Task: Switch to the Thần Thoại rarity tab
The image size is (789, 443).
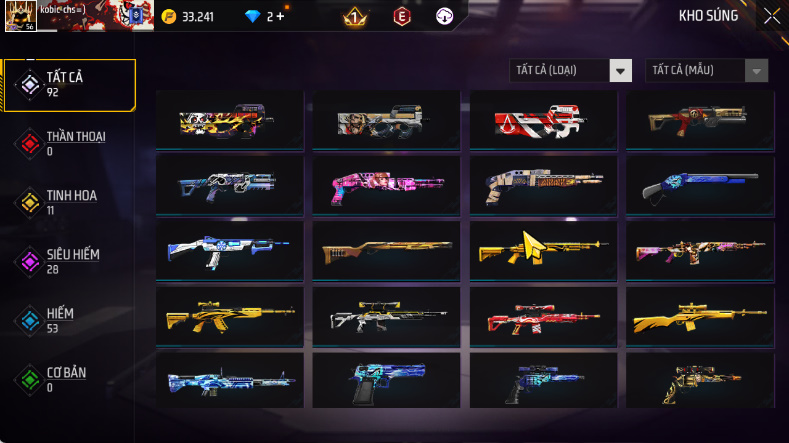Action: coord(69,143)
